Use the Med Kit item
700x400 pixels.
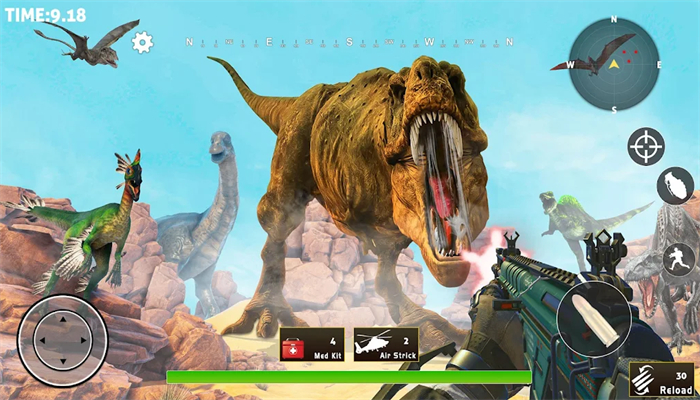(x=311, y=345)
